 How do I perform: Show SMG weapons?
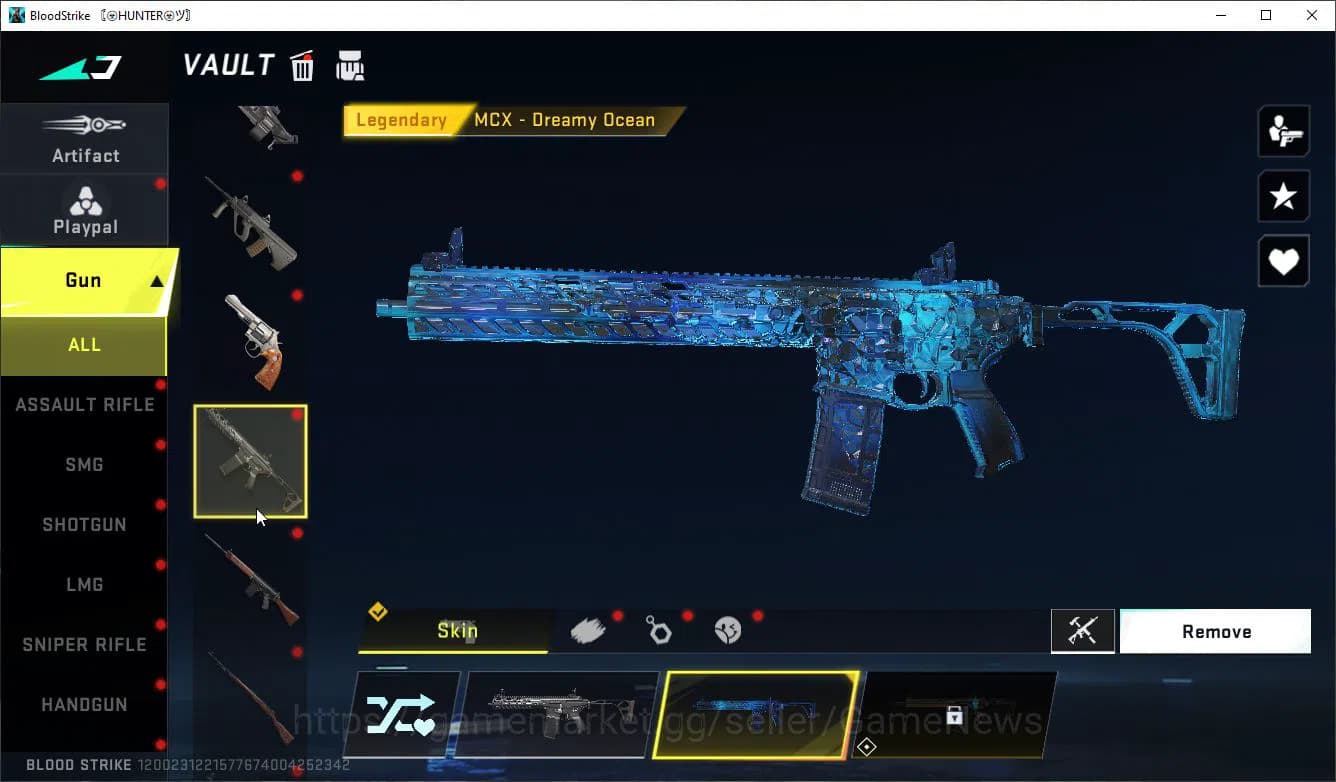coord(84,465)
